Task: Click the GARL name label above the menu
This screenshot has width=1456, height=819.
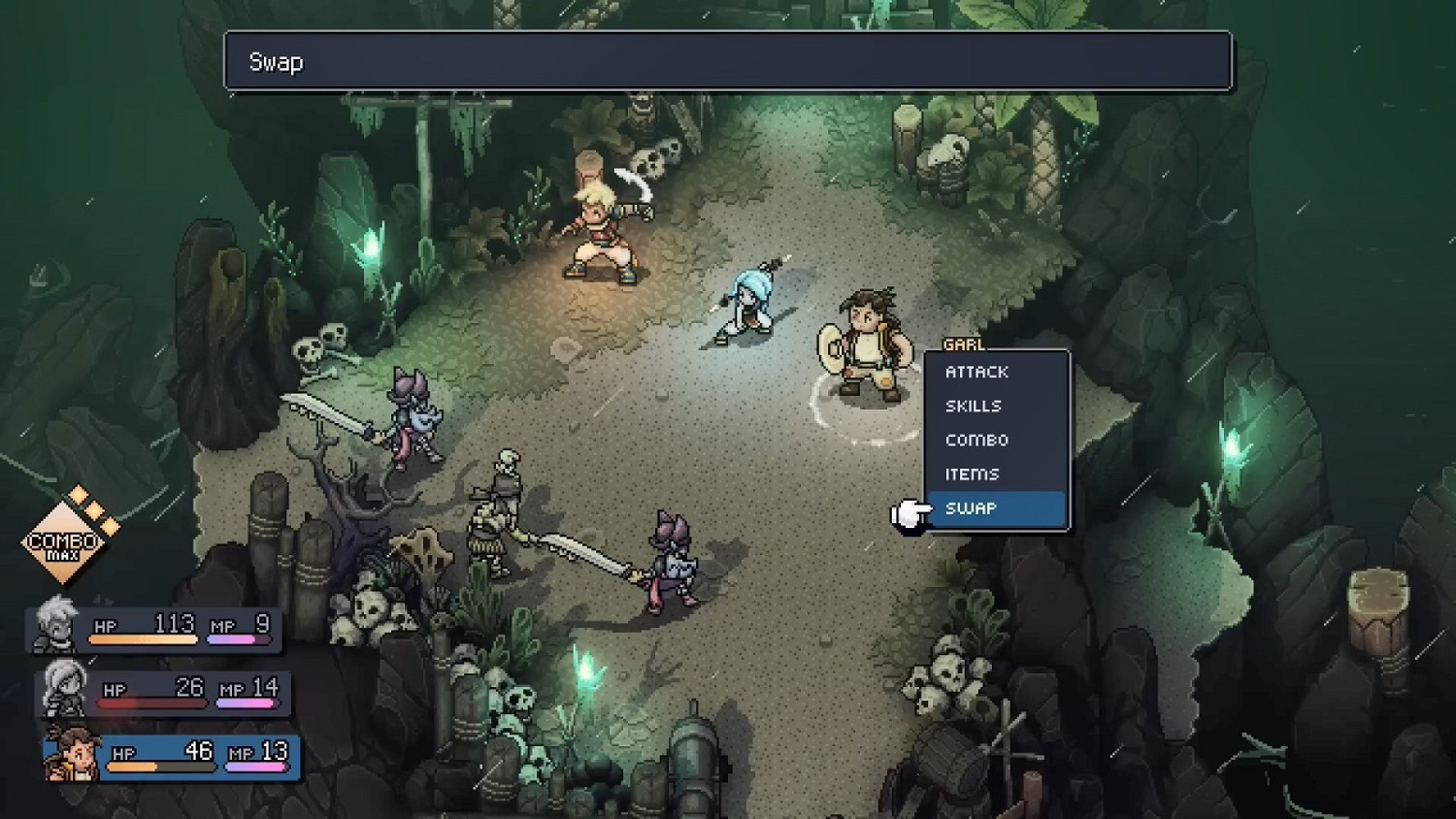Action: 965,345
